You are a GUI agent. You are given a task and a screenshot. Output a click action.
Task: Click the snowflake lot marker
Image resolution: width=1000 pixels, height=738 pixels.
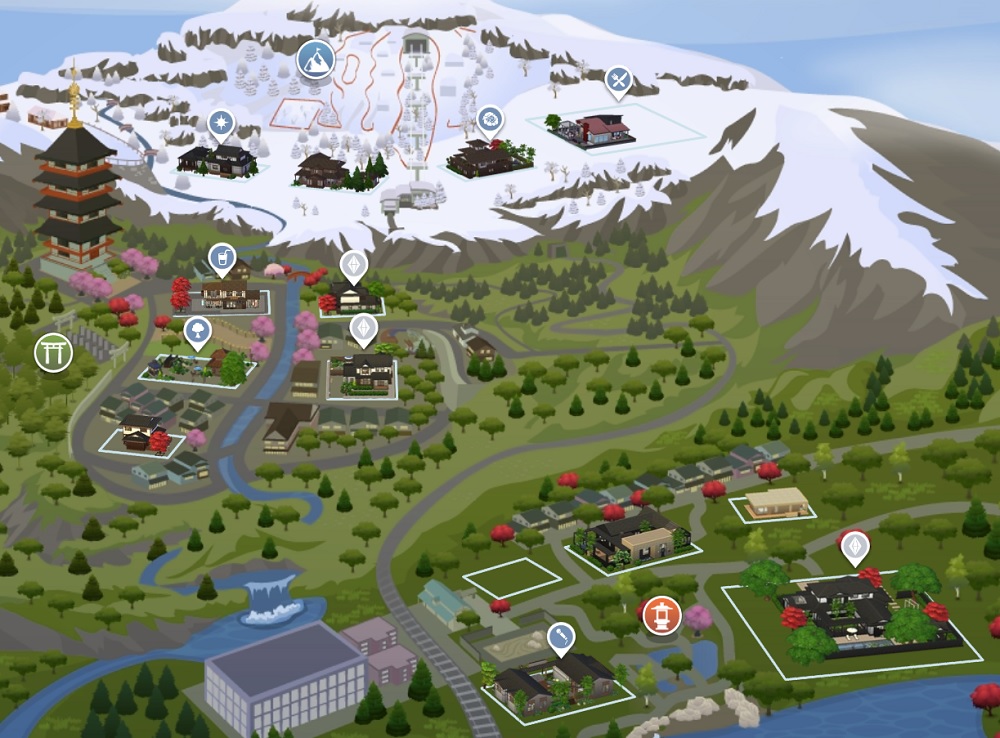click(x=220, y=124)
